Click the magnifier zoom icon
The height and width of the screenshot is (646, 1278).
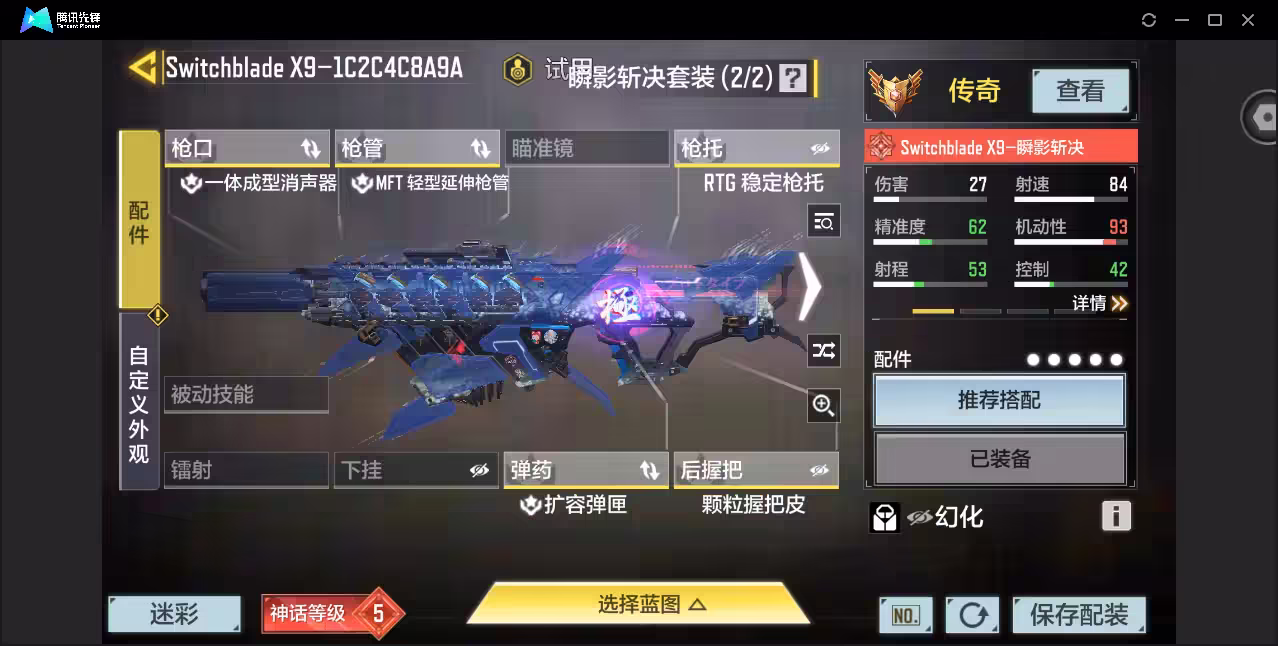[x=824, y=405]
